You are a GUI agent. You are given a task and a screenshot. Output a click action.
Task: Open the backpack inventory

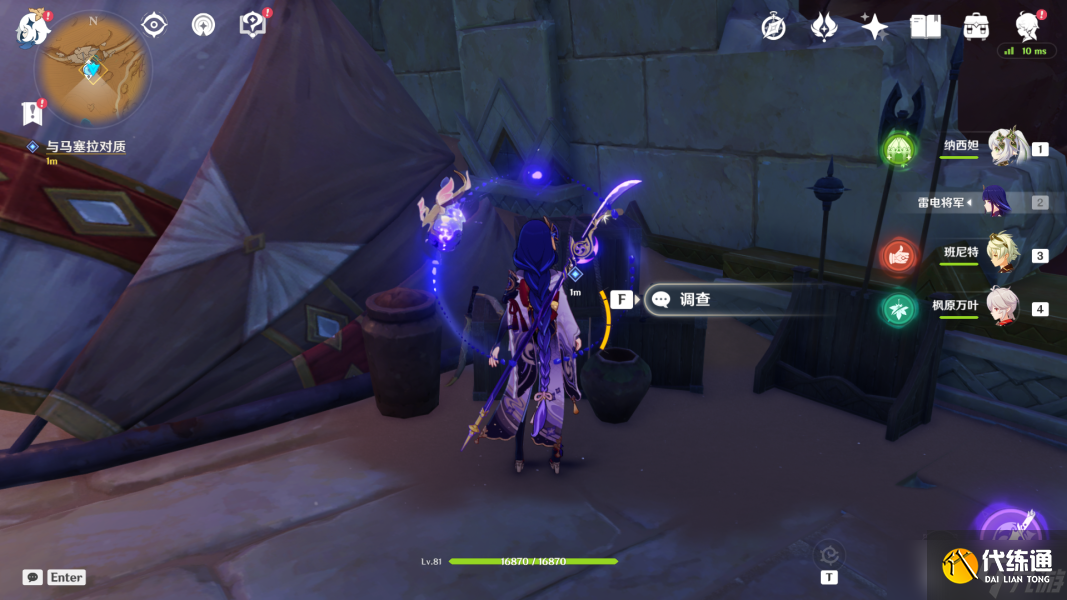976,27
